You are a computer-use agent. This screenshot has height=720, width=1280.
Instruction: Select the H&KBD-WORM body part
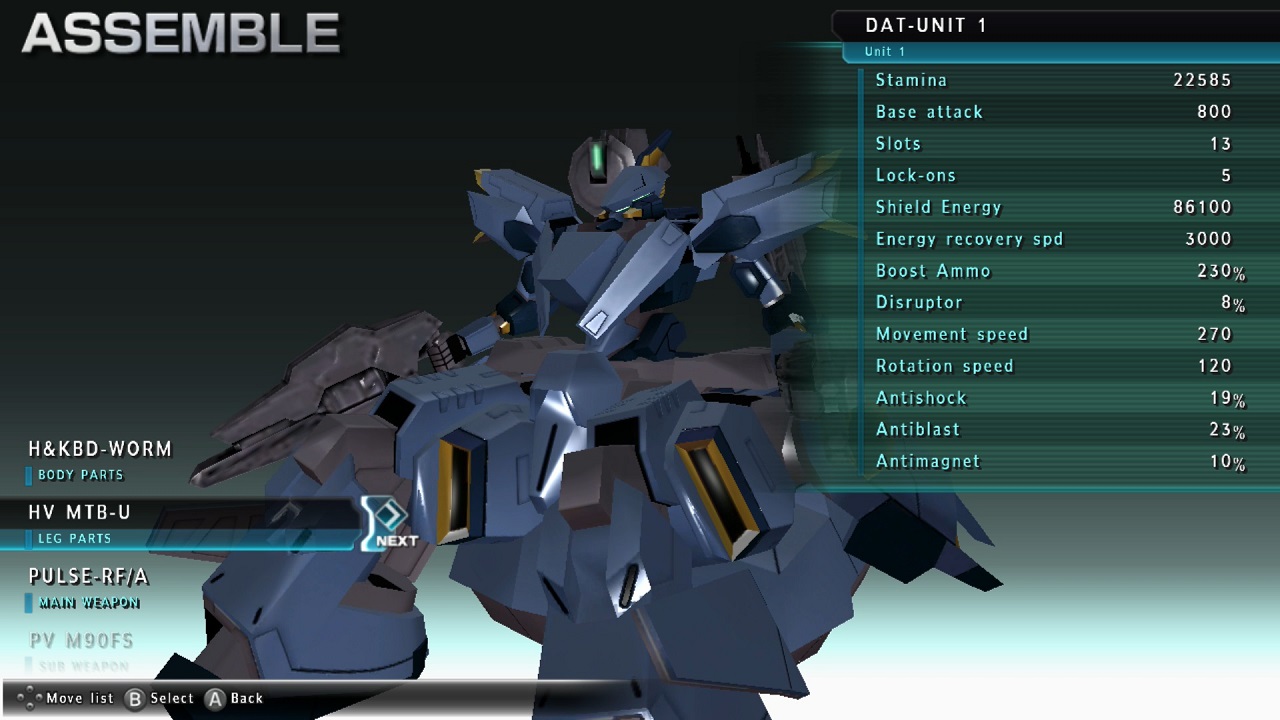point(100,449)
